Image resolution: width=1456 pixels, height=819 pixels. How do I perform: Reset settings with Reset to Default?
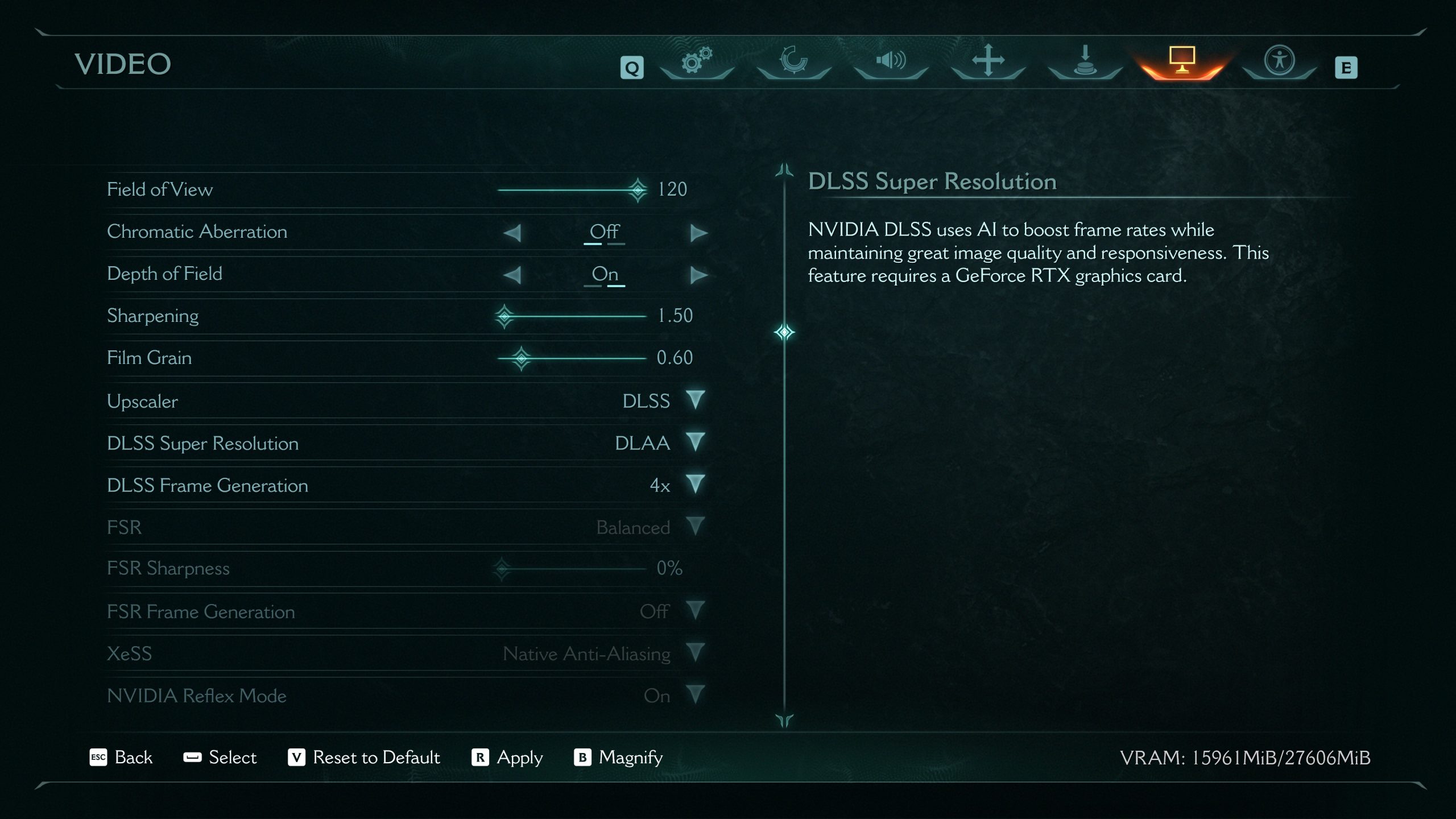(364, 758)
